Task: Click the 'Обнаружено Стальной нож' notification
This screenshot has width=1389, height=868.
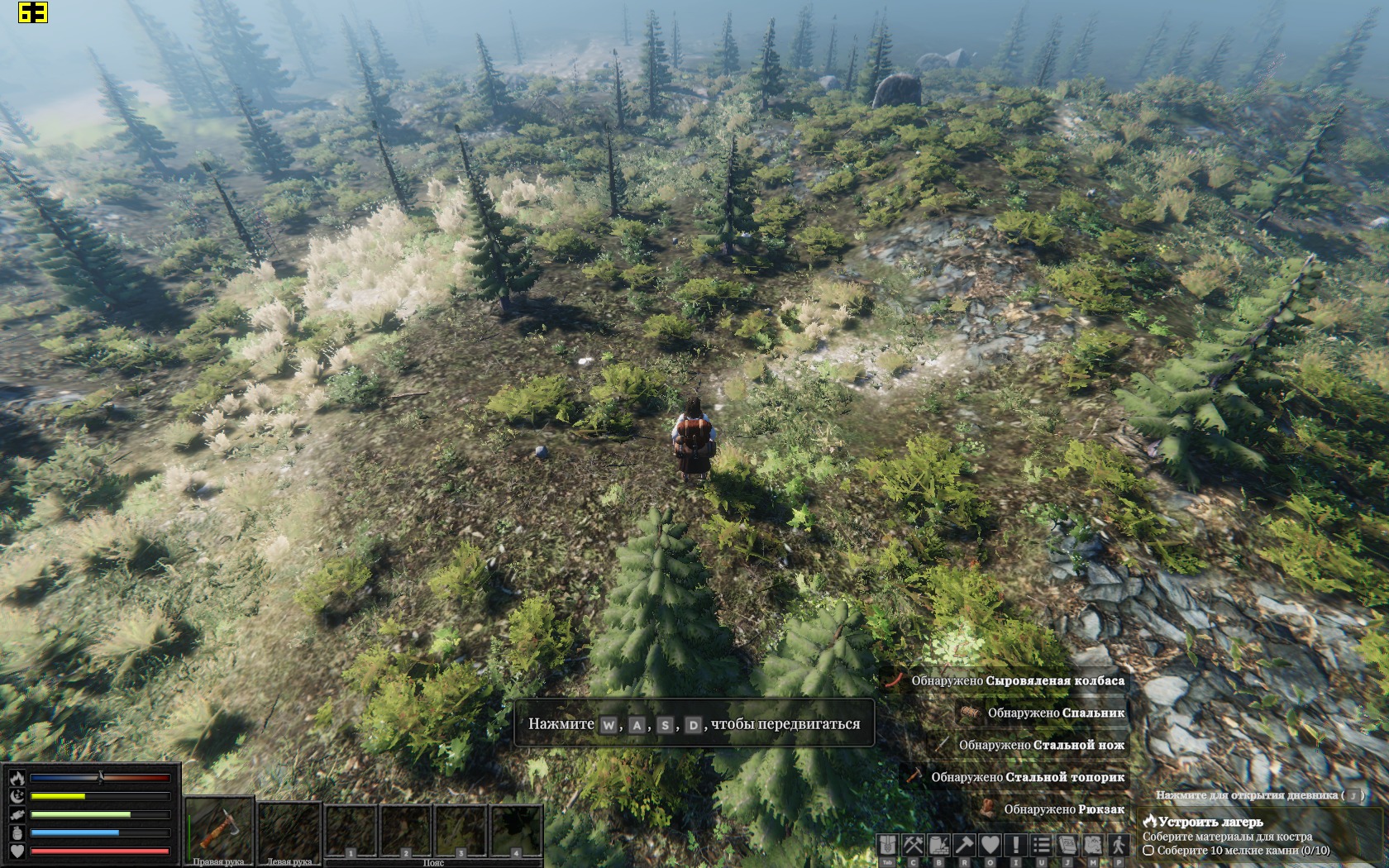Action: 1041,745
